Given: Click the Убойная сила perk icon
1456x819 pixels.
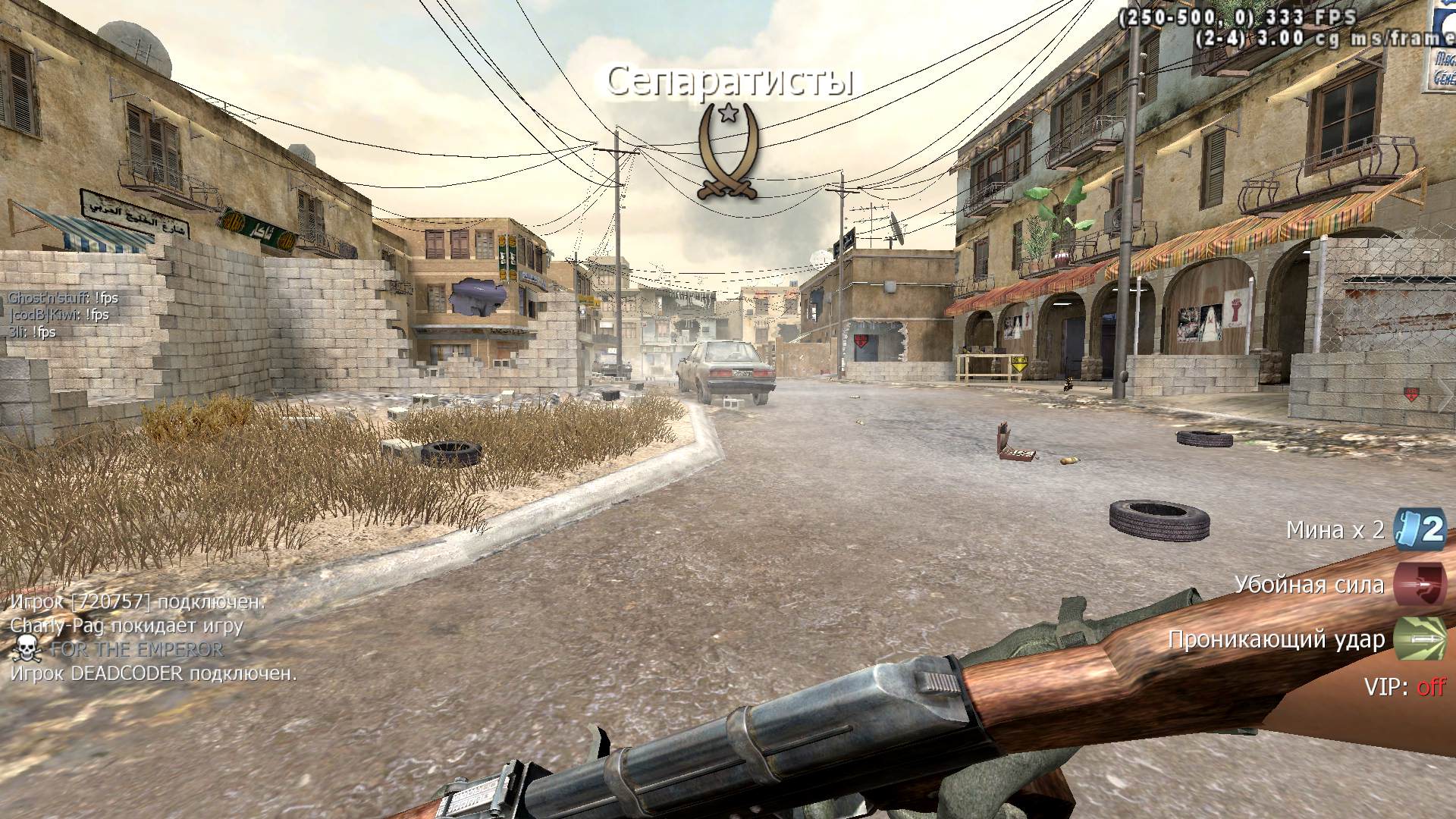Looking at the screenshot, I should [x=1420, y=585].
